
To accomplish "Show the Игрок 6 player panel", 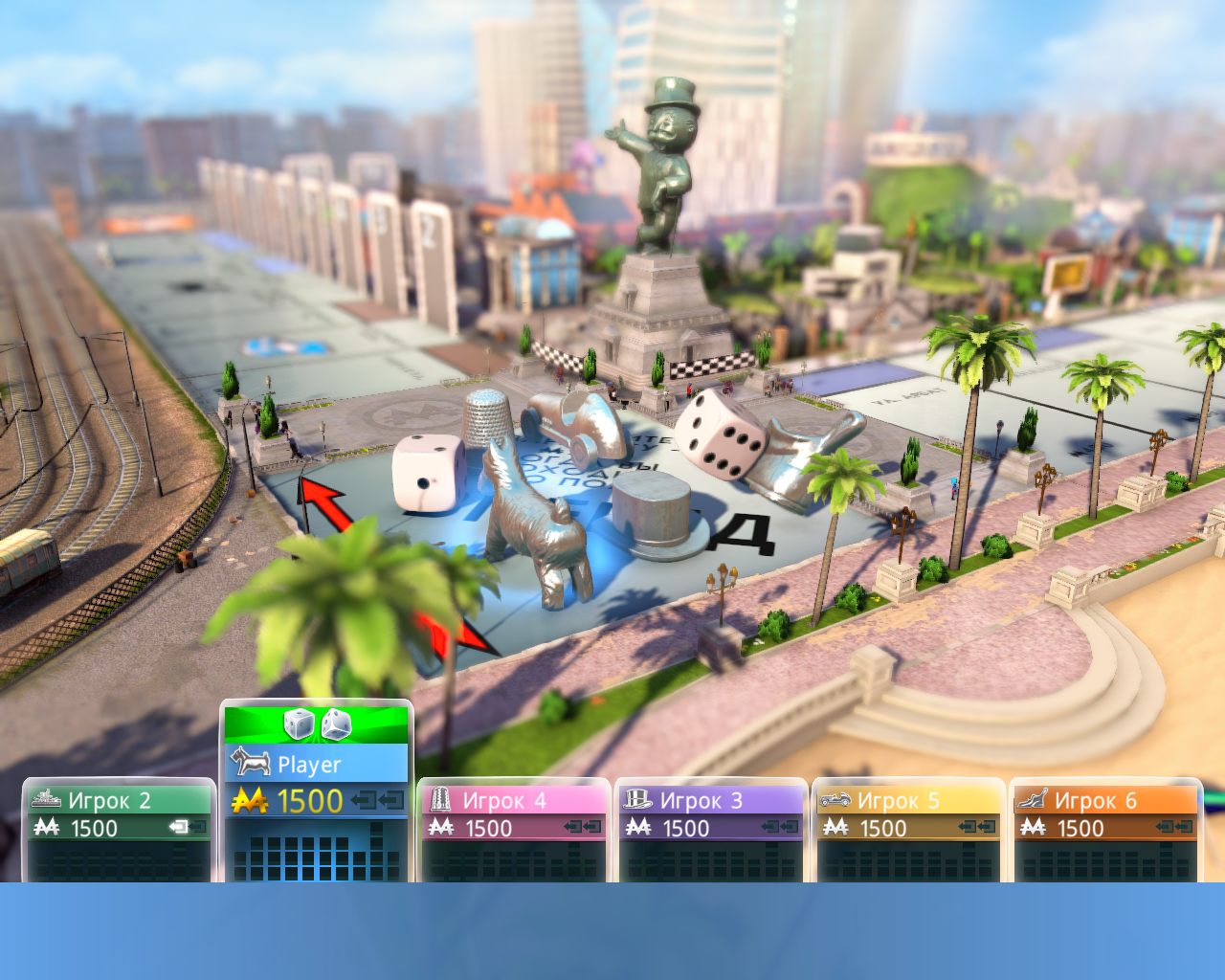I will tap(1104, 829).
